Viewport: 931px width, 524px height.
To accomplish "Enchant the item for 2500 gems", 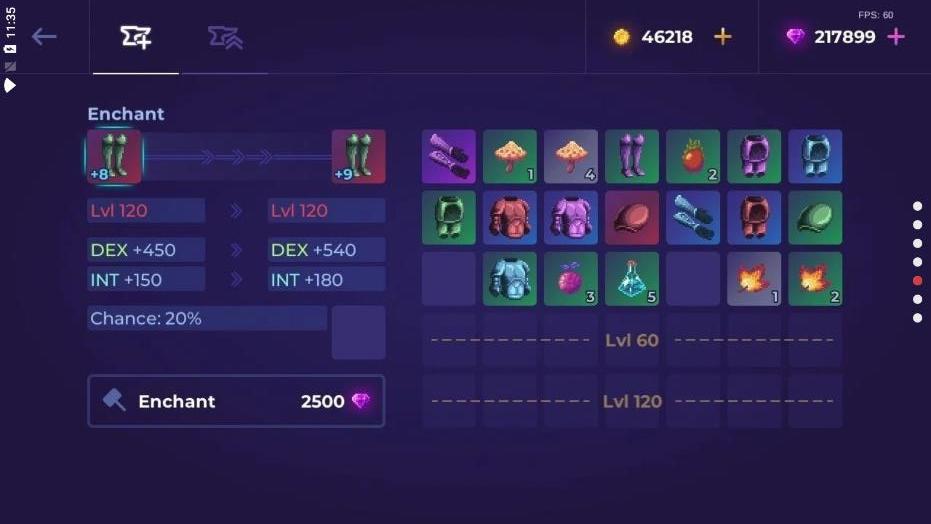I will pyautogui.click(x=236, y=401).
